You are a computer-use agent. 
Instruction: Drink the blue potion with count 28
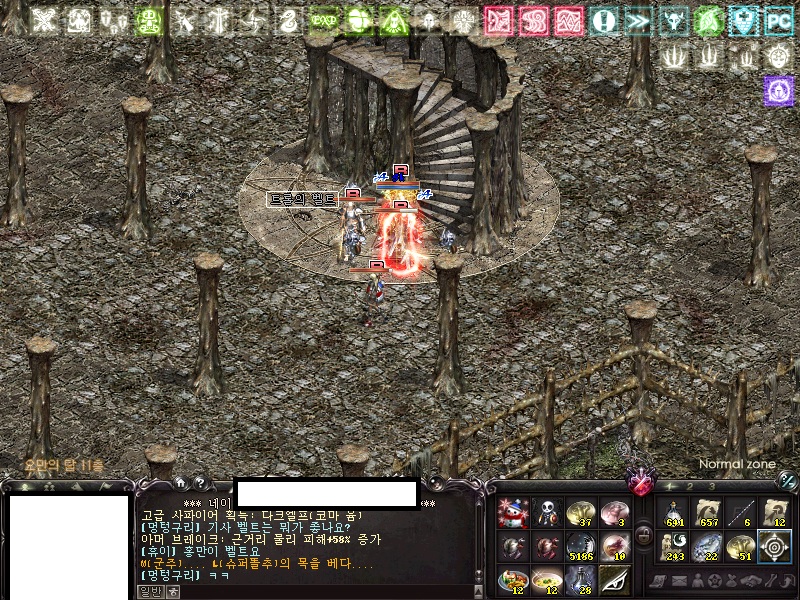coord(580,580)
